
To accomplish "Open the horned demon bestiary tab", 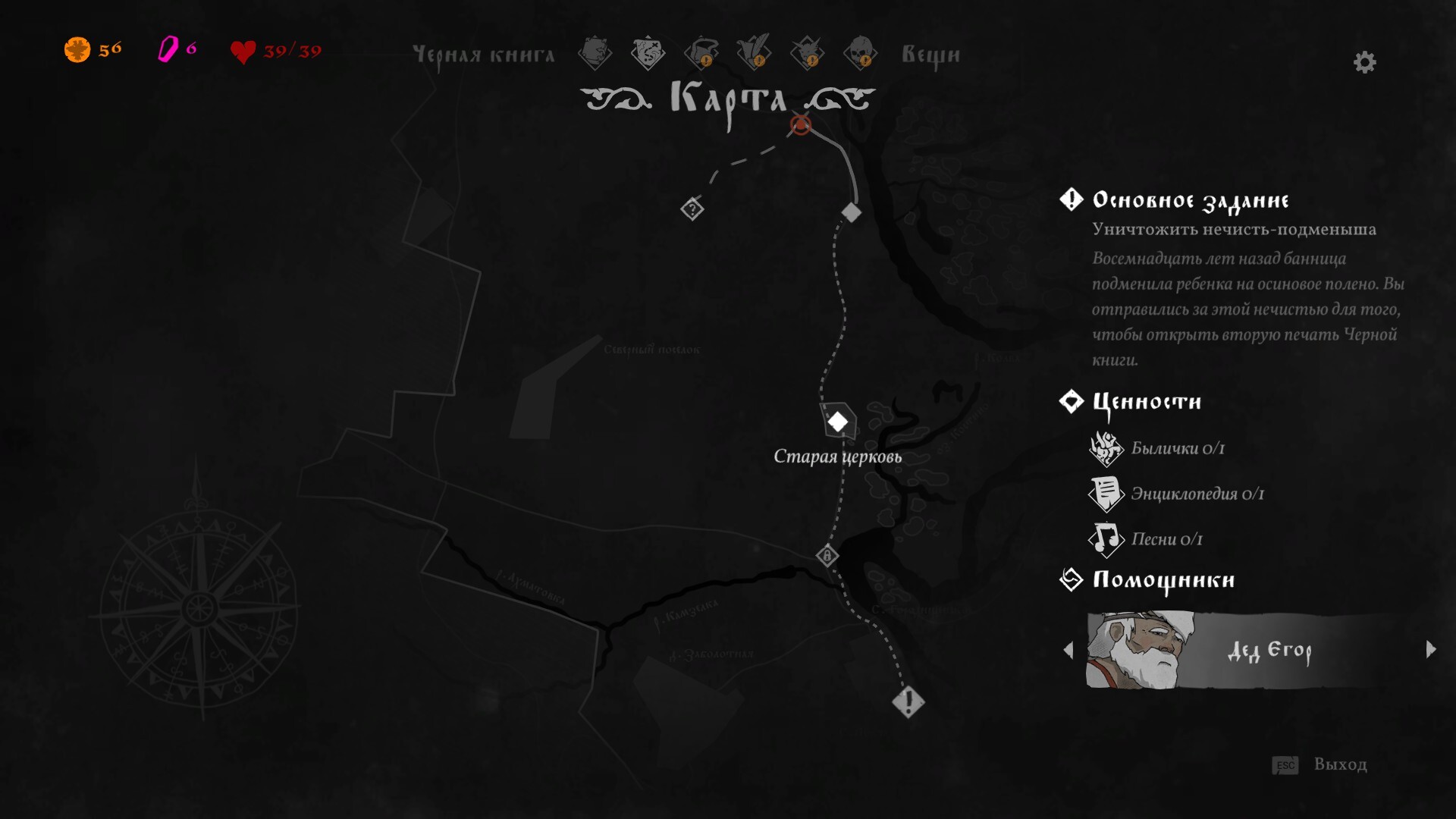I will click(807, 53).
